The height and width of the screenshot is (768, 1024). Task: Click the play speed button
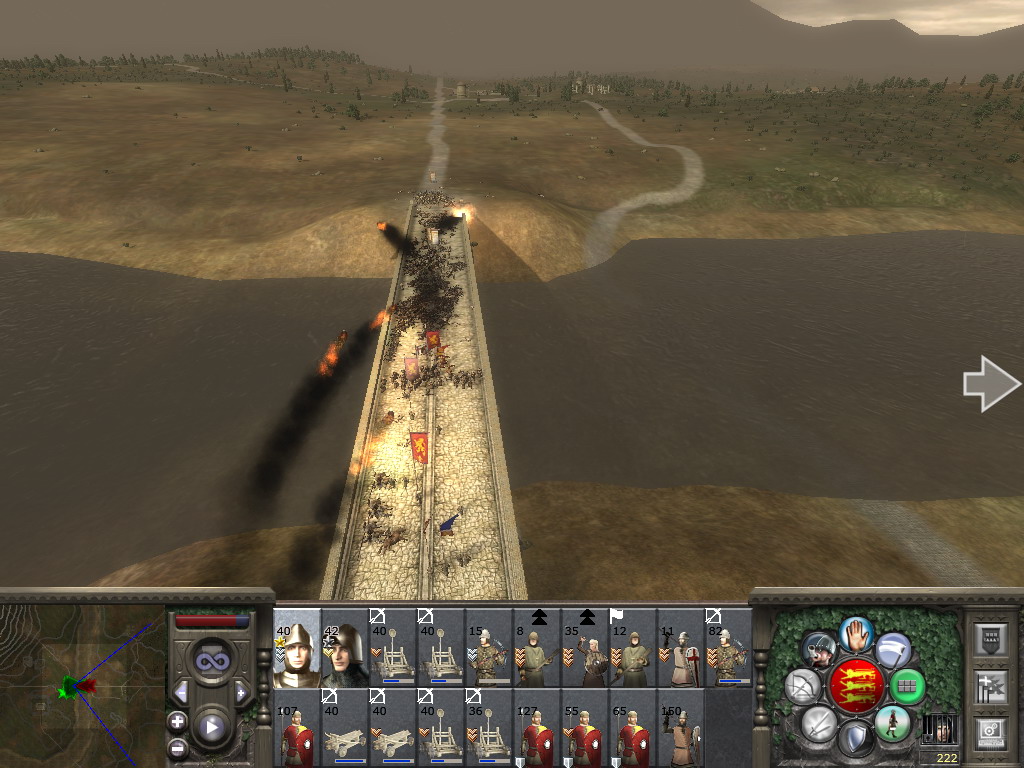click(211, 727)
